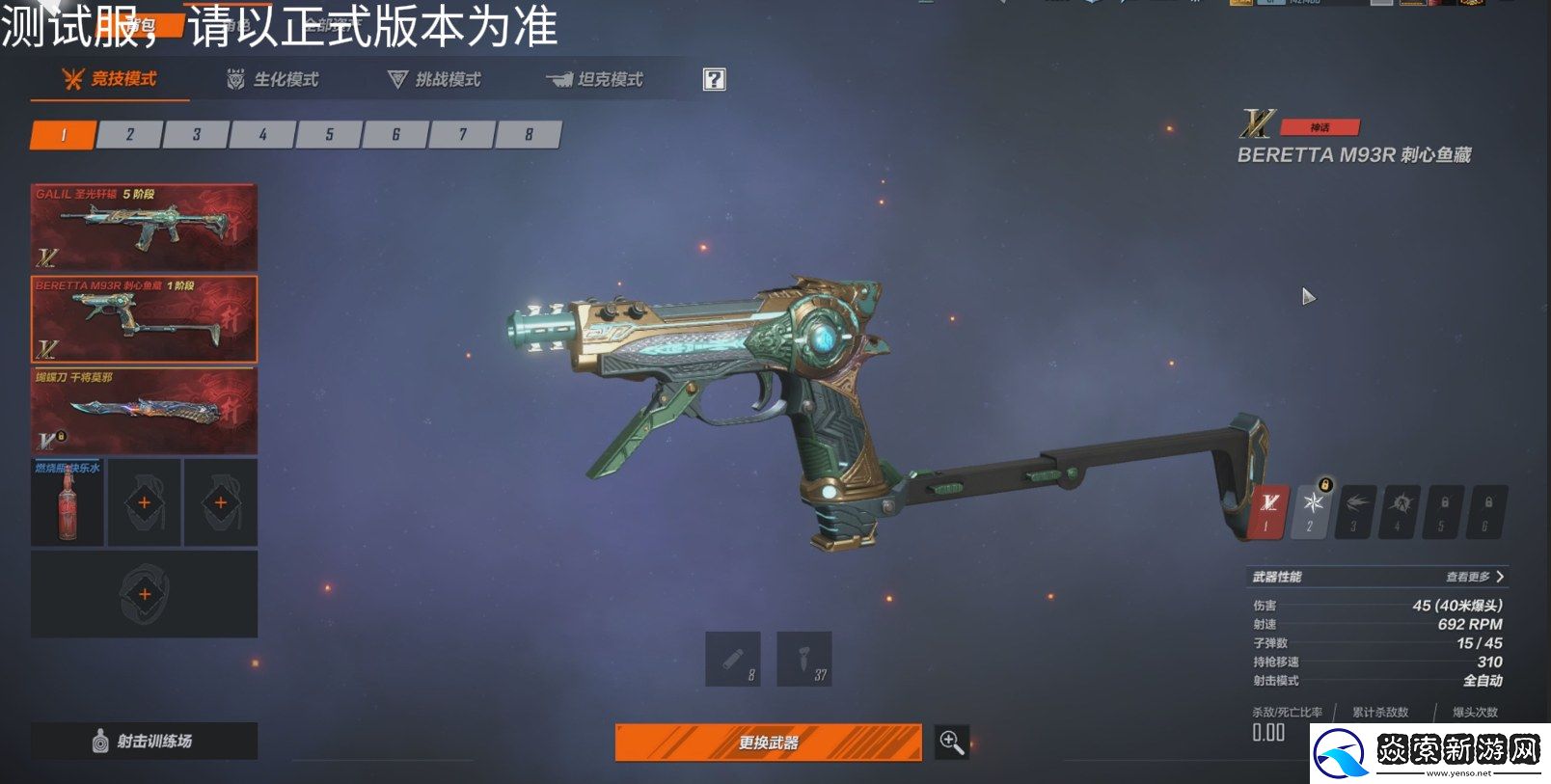Select loadout preset tab 4
This screenshot has height=784, width=1551.
coord(261,135)
